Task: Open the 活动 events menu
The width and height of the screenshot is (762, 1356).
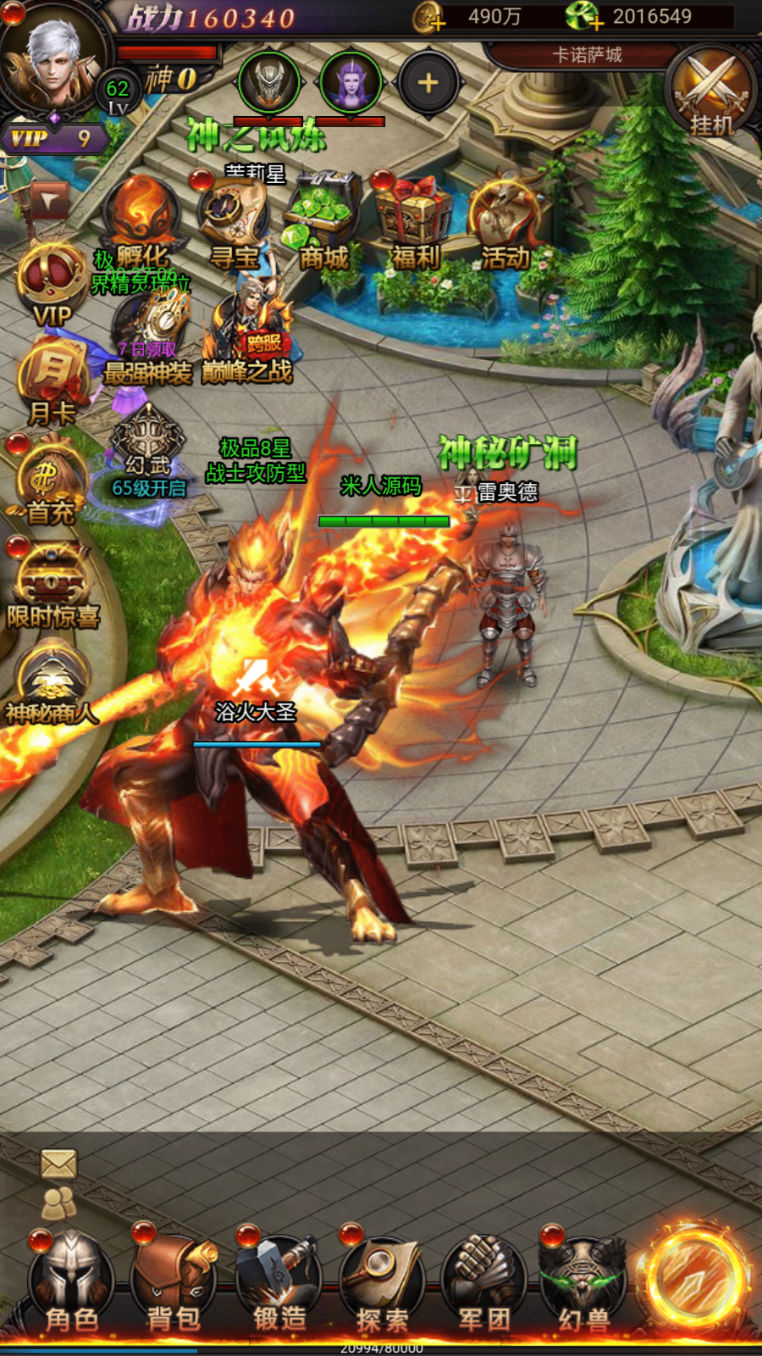Action: tap(505, 220)
